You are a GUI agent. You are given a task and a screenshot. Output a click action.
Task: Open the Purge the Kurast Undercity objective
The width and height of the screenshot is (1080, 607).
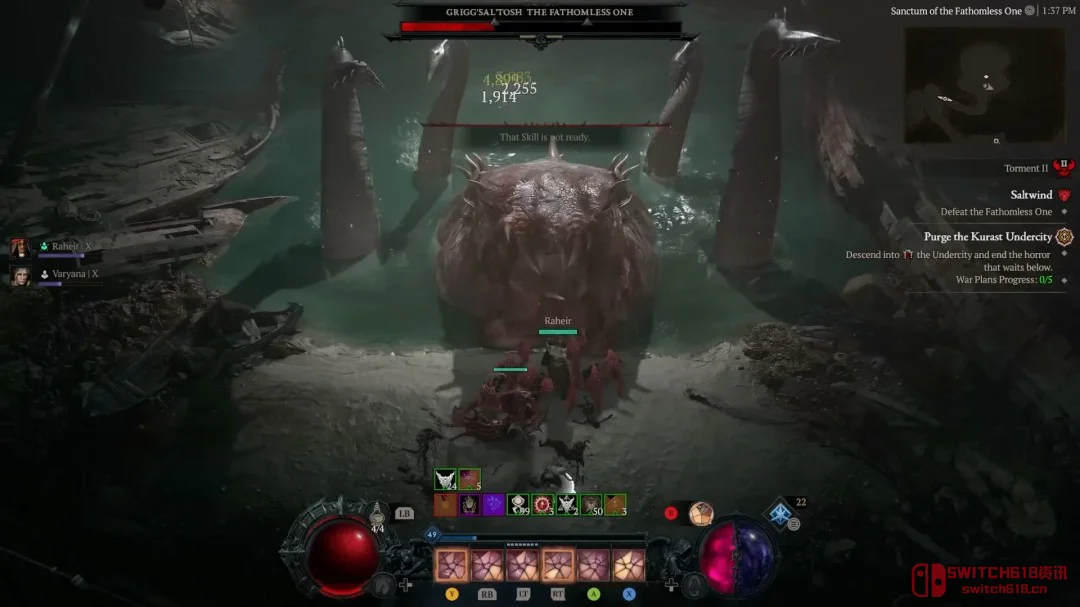pyautogui.click(x=988, y=237)
